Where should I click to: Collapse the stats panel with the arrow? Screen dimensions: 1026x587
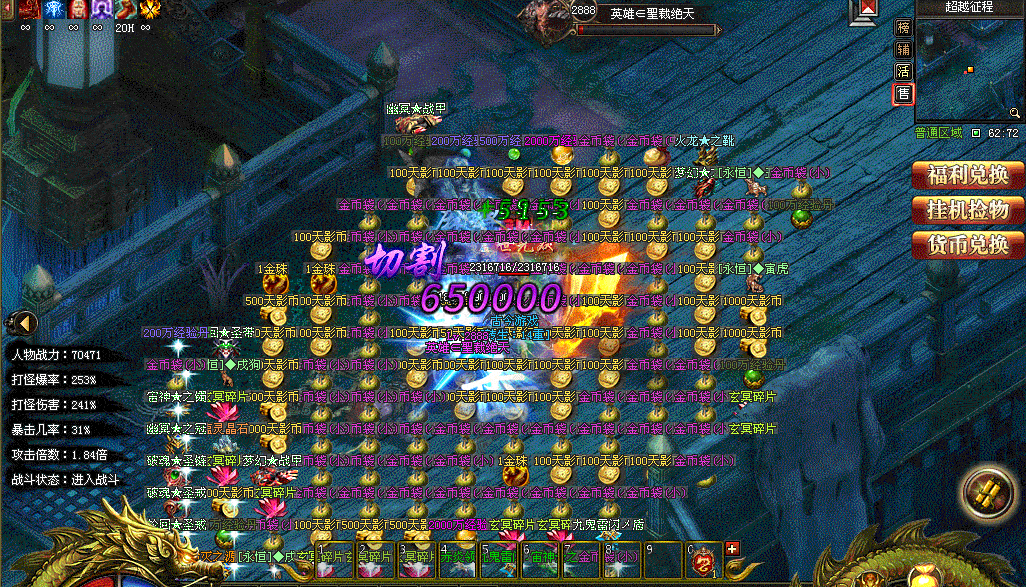tap(22, 323)
